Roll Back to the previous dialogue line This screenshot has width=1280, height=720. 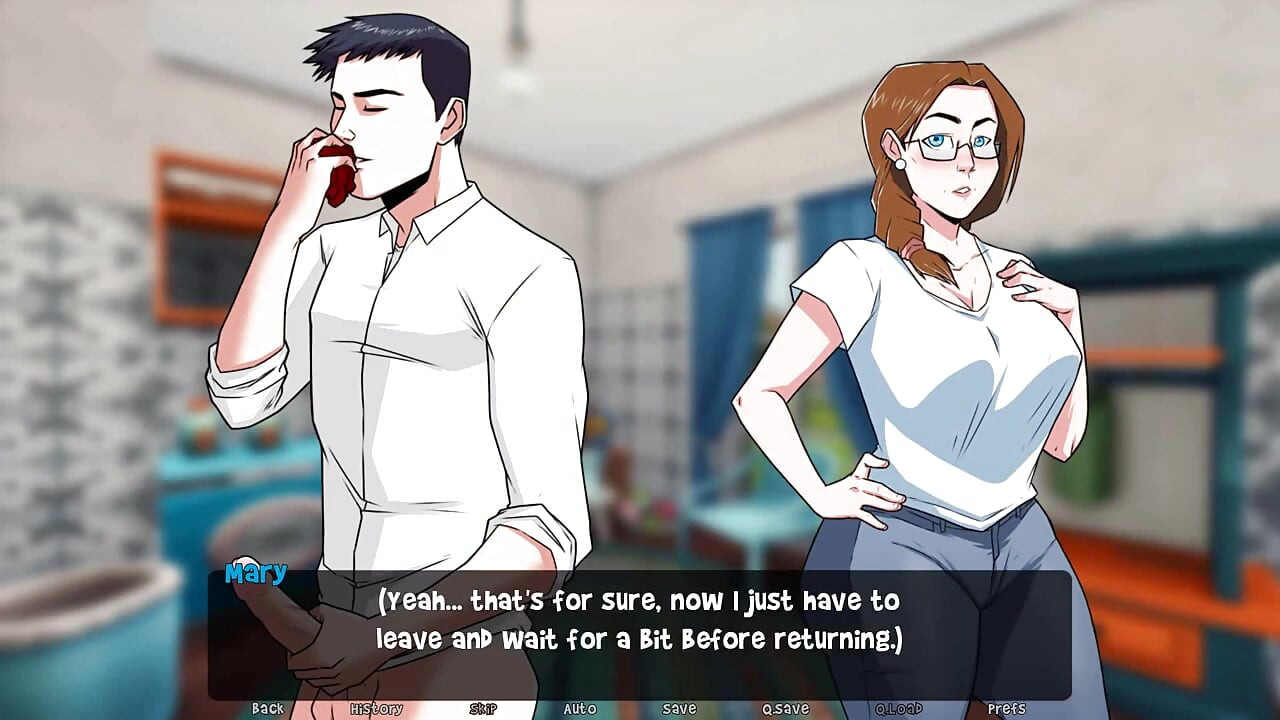(268, 708)
